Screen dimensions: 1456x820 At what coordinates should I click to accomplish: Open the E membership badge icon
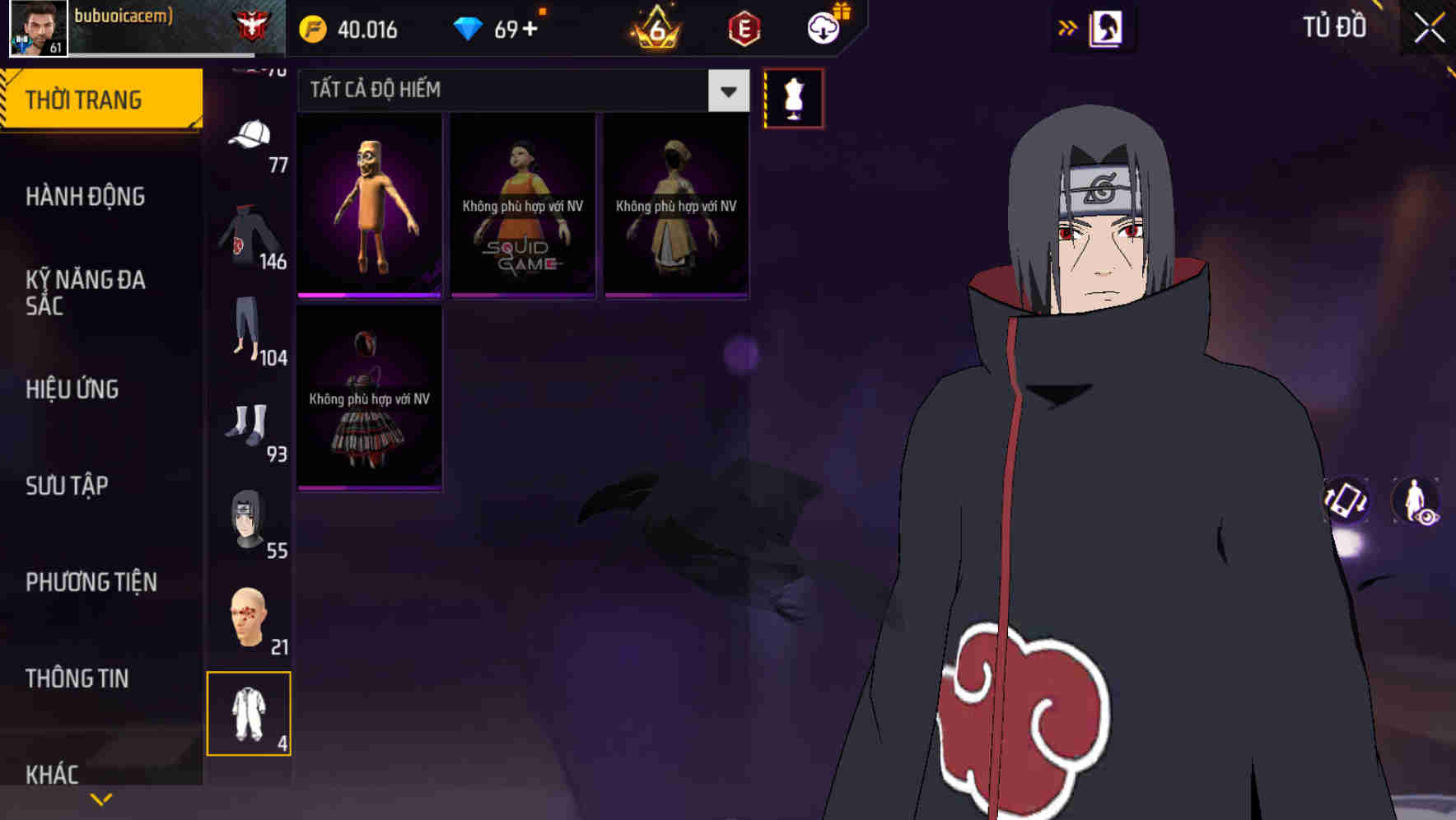point(740,27)
